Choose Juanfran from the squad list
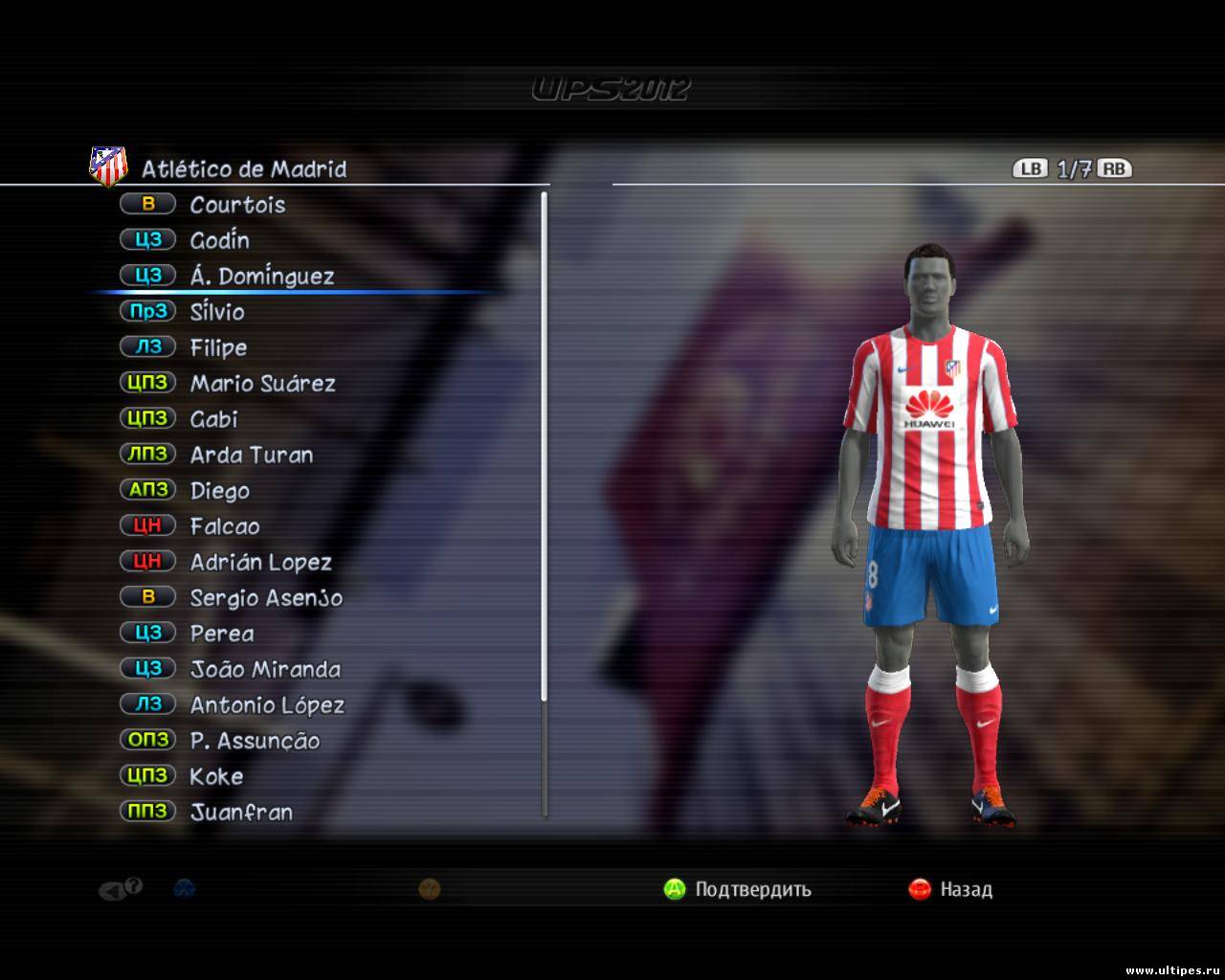 tap(241, 812)
